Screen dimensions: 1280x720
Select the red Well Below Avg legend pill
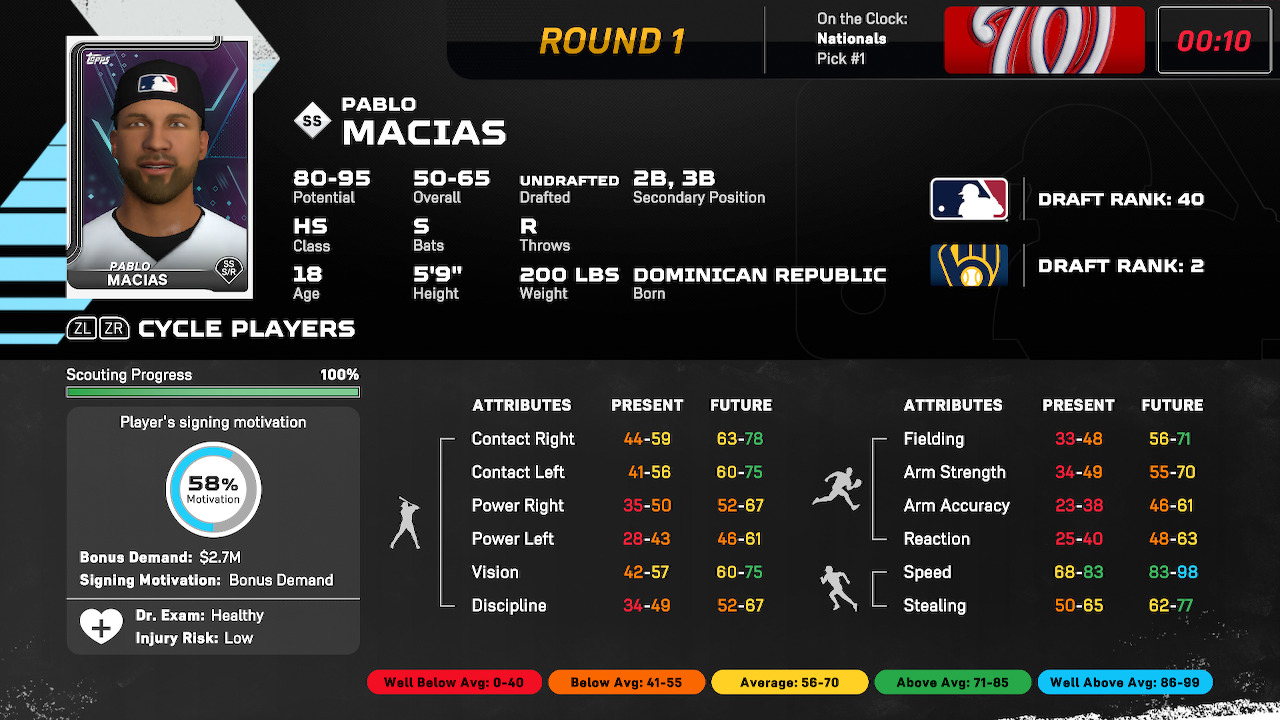pyautogui.click(x=454, y=683)
